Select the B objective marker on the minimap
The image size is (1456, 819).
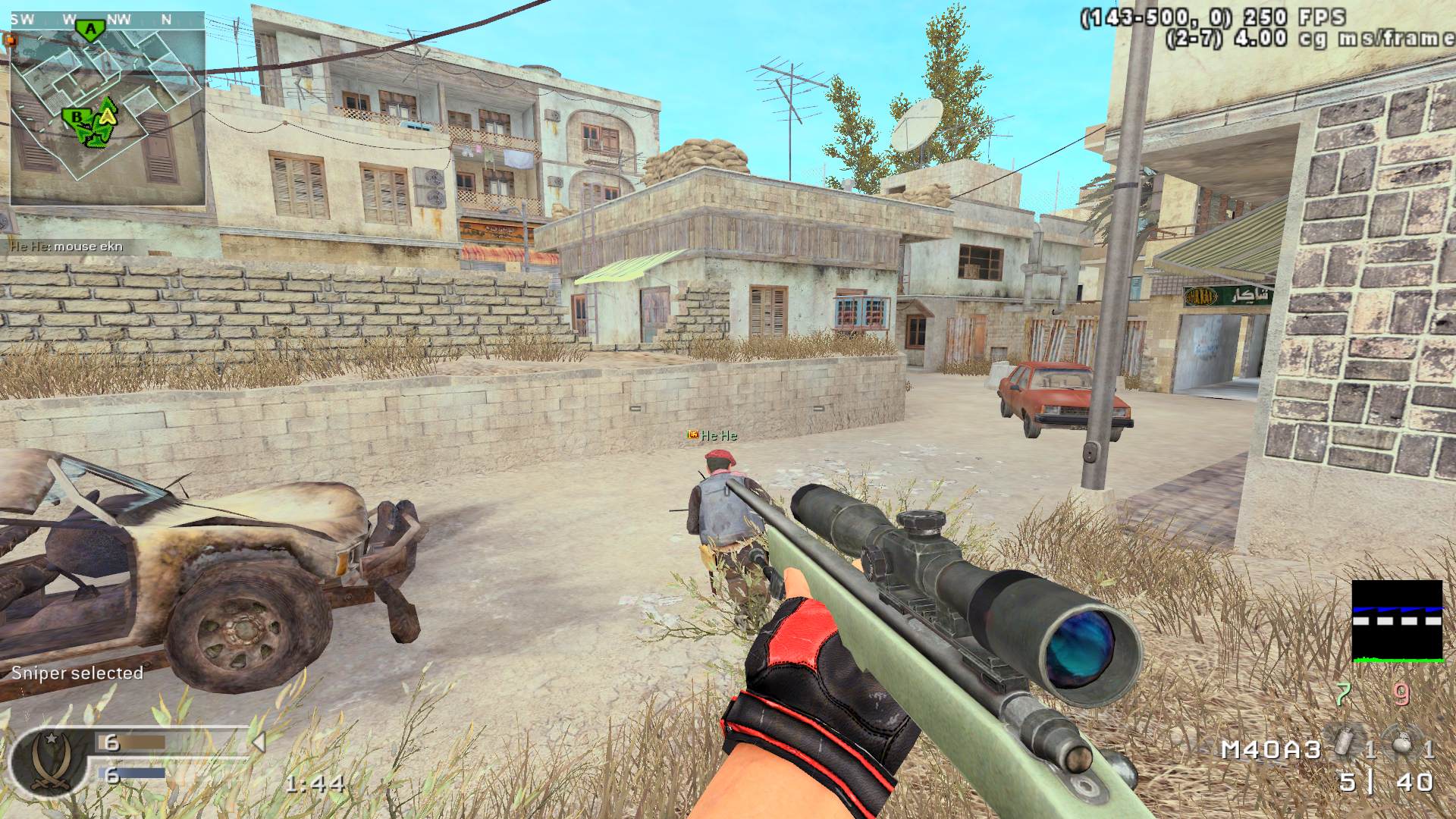[x=76, y=118]
